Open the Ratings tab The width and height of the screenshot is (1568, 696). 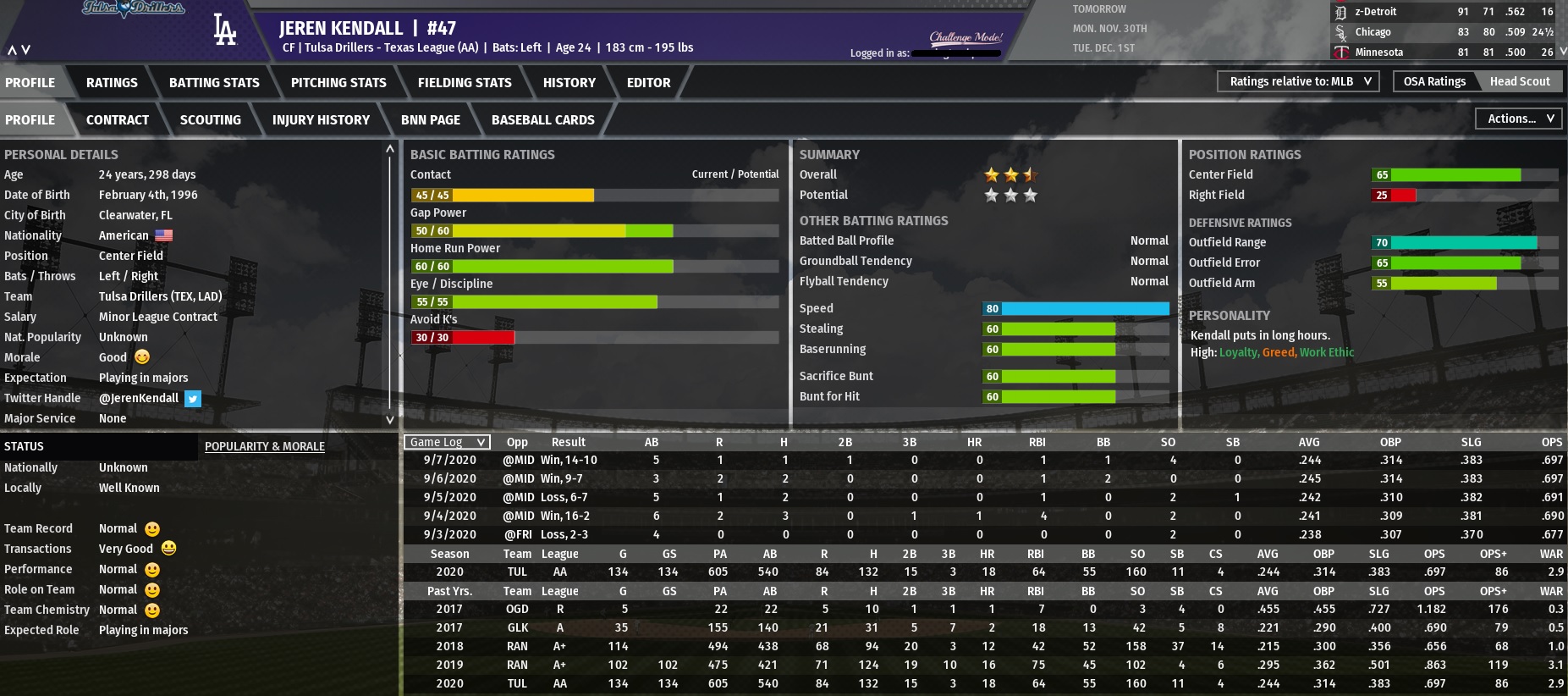pos(112,82)
